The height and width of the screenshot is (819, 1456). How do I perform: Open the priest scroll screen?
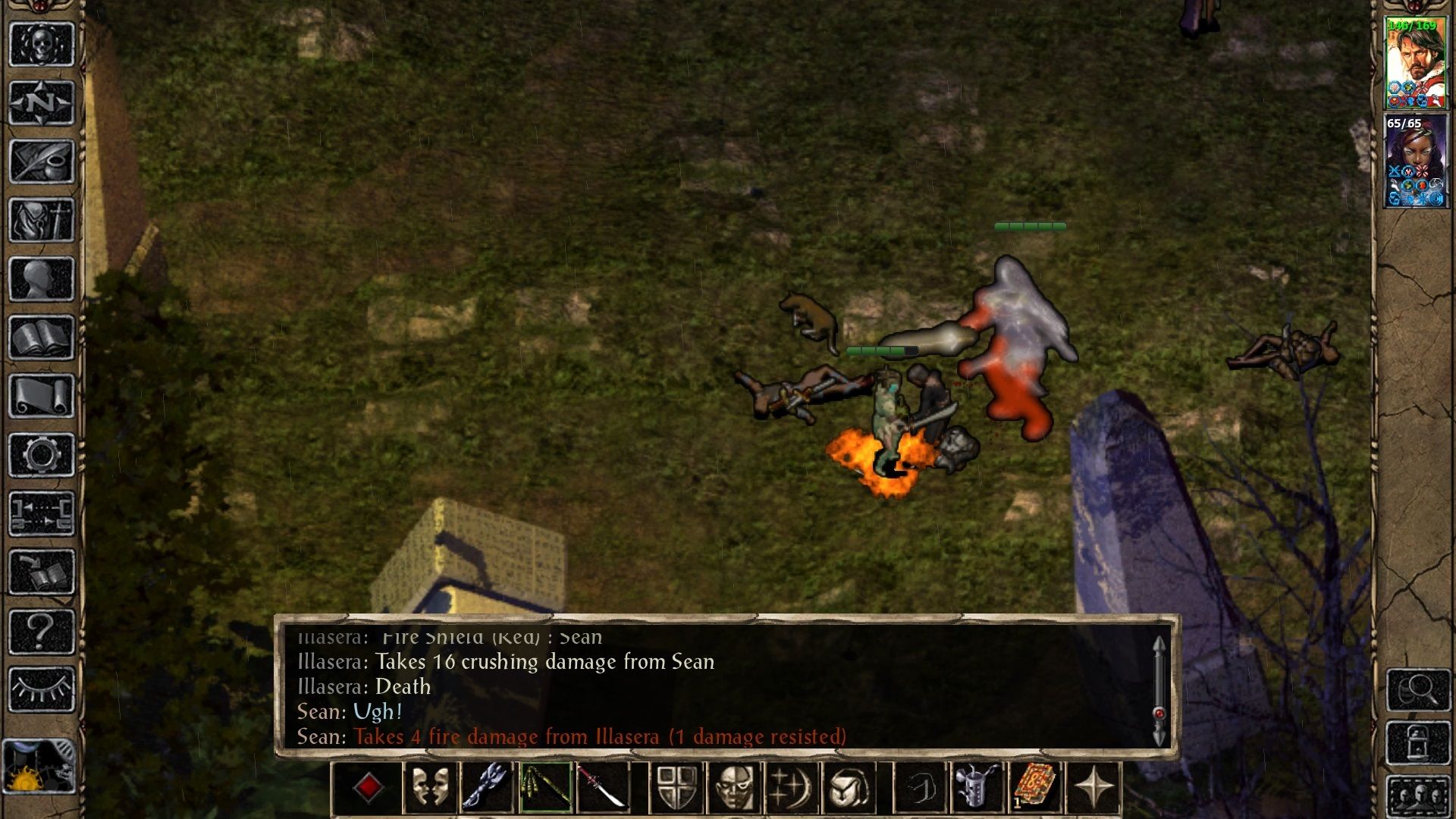coord(42,397)
